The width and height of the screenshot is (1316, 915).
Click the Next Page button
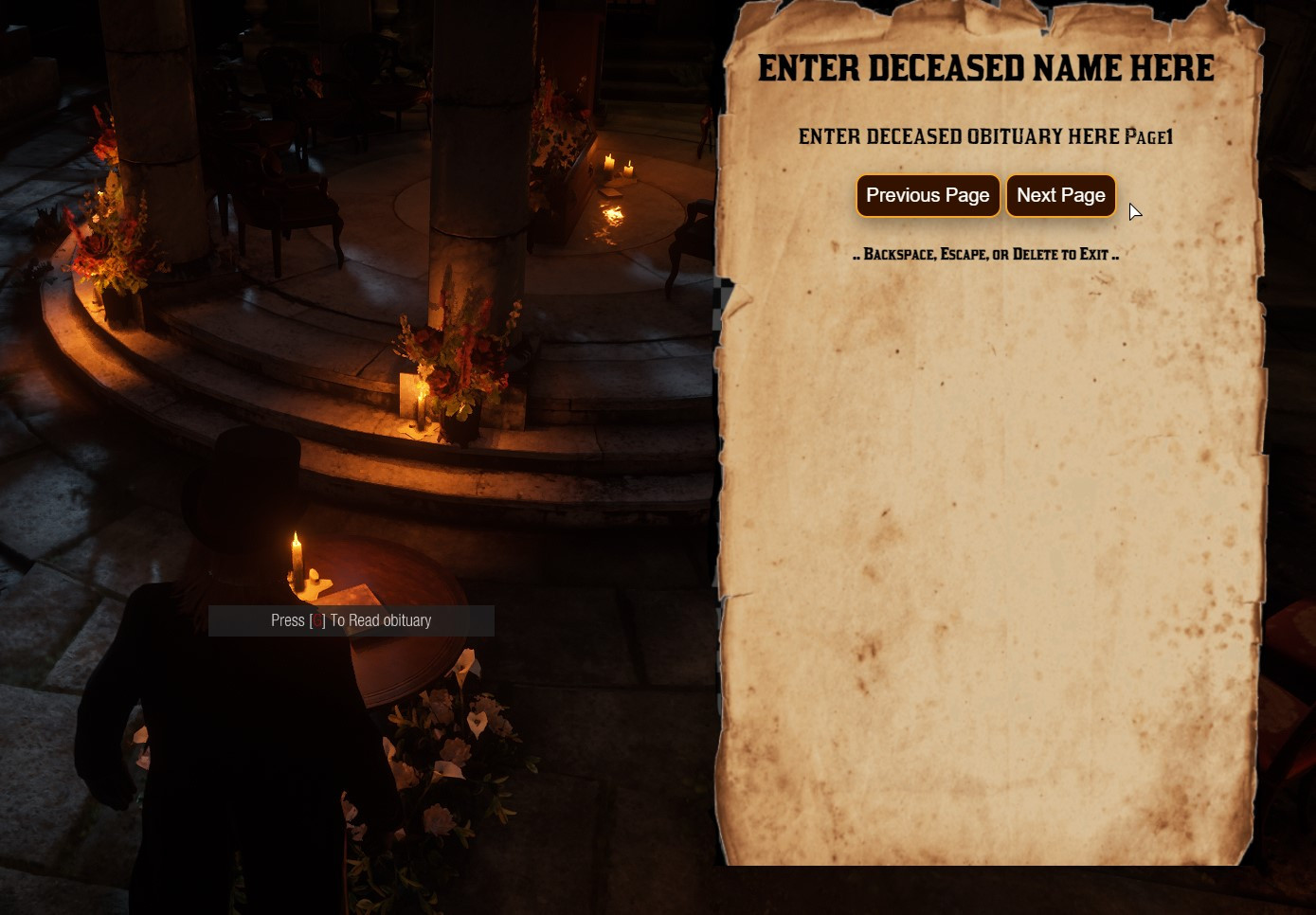(1060, 196)
